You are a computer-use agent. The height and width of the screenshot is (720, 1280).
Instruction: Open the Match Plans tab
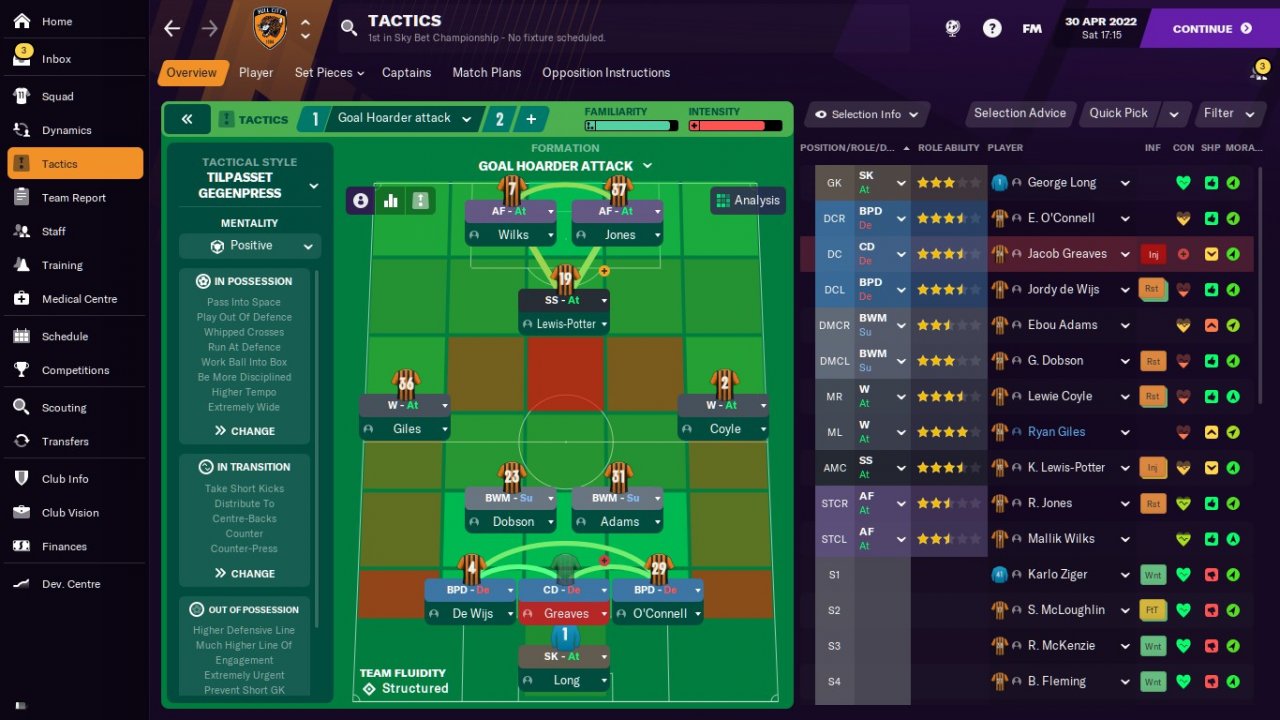click(x=486, y=73)
